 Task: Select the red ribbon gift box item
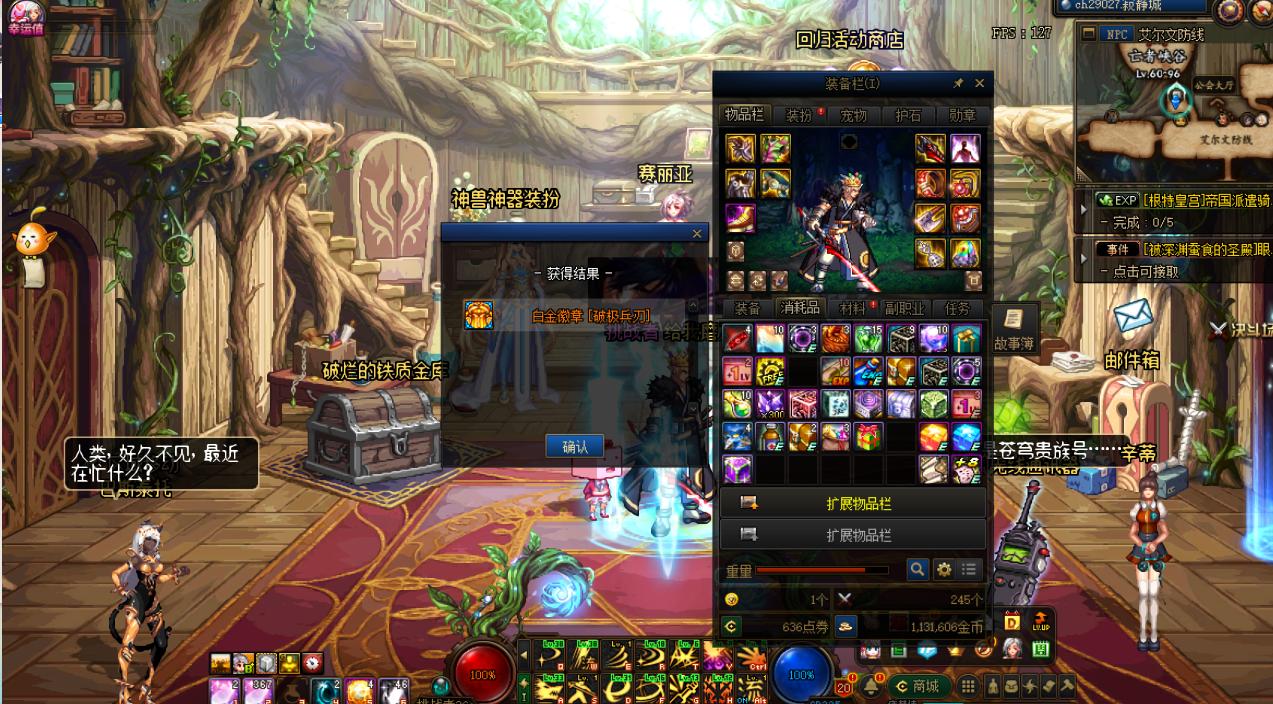pyautogui.click(x=868, y=436)
